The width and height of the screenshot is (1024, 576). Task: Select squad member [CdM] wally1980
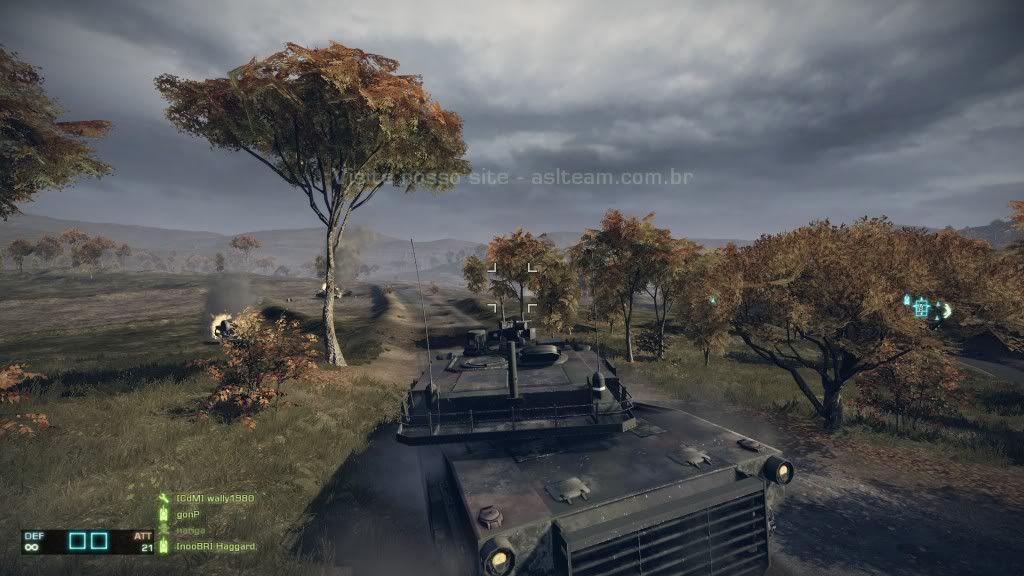click(214, 498)
